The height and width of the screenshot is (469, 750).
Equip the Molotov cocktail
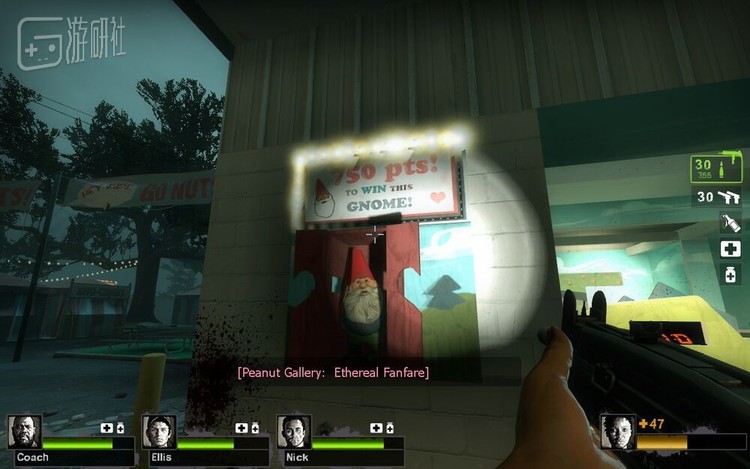click(x=729, y=223)
